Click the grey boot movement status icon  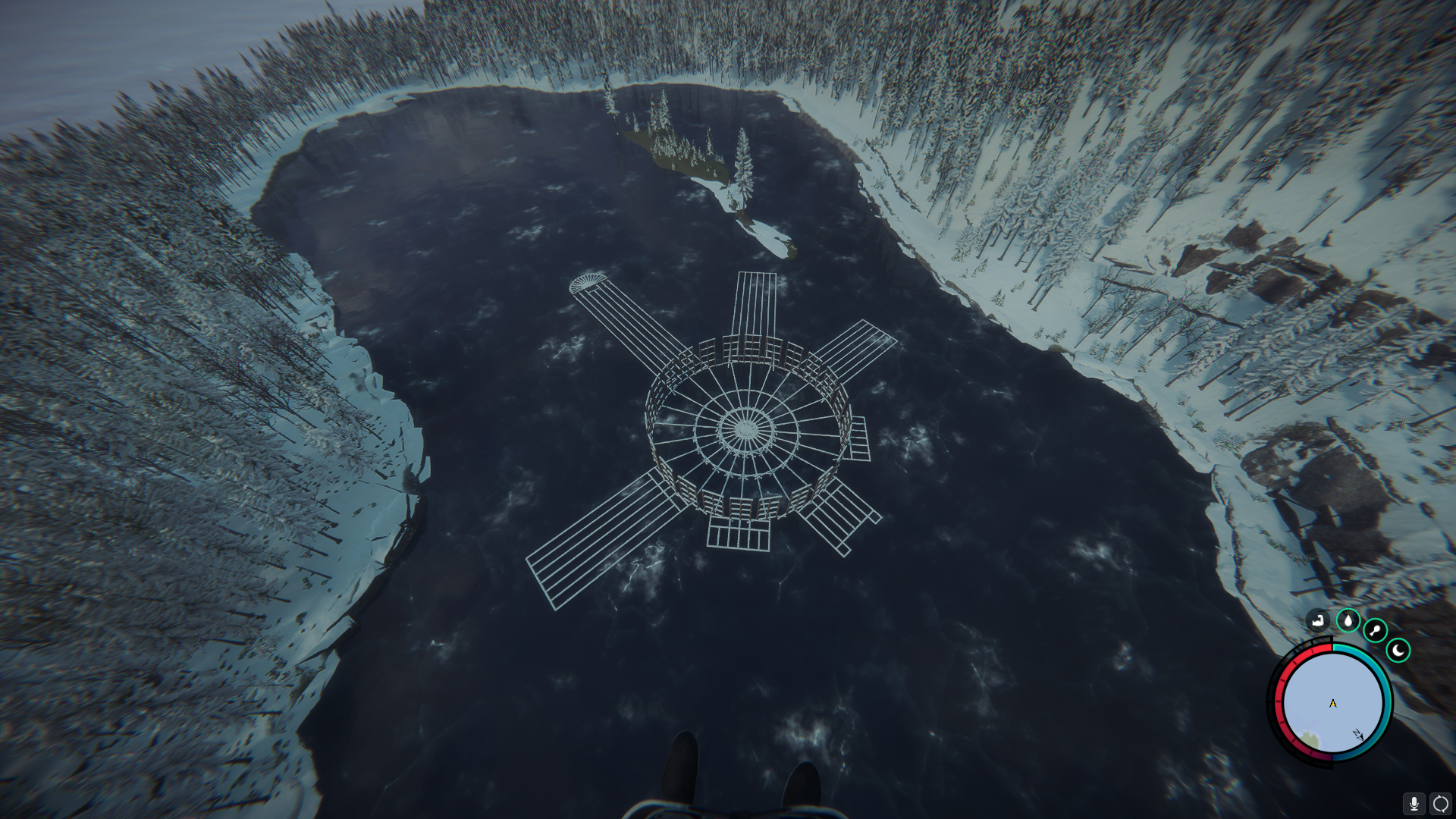coord(1318,620)
